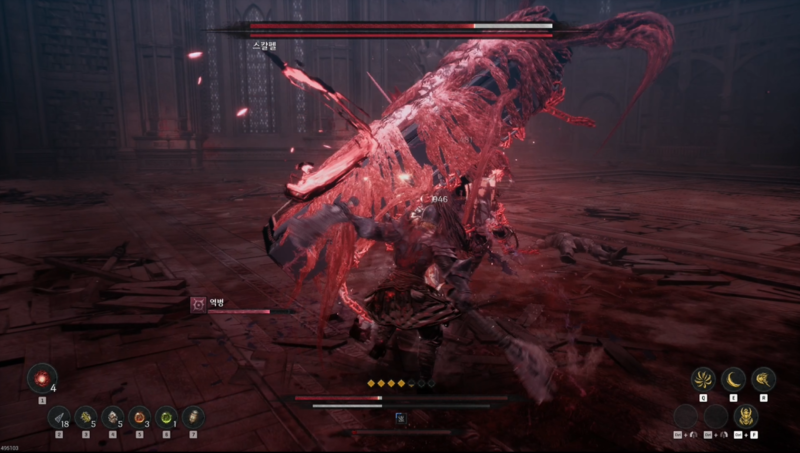Select the lantern jar item slot

coord(194,417)
